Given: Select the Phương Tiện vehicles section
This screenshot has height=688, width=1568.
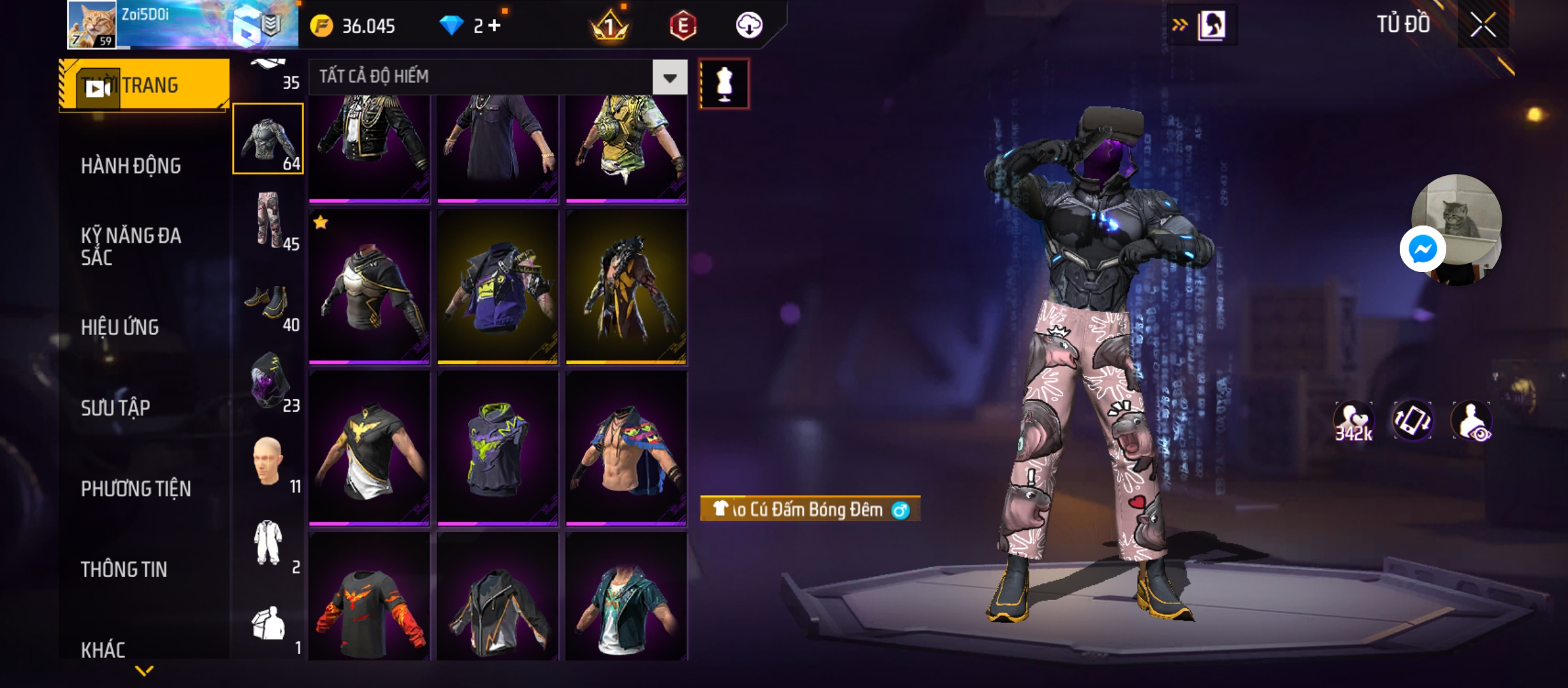Looking at the screenshot, I should [136, 489].
